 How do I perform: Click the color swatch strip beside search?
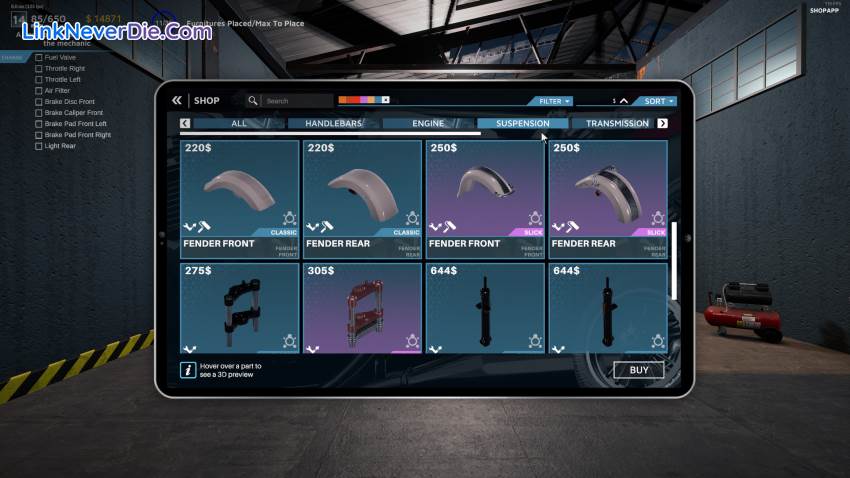coord(363,100)
